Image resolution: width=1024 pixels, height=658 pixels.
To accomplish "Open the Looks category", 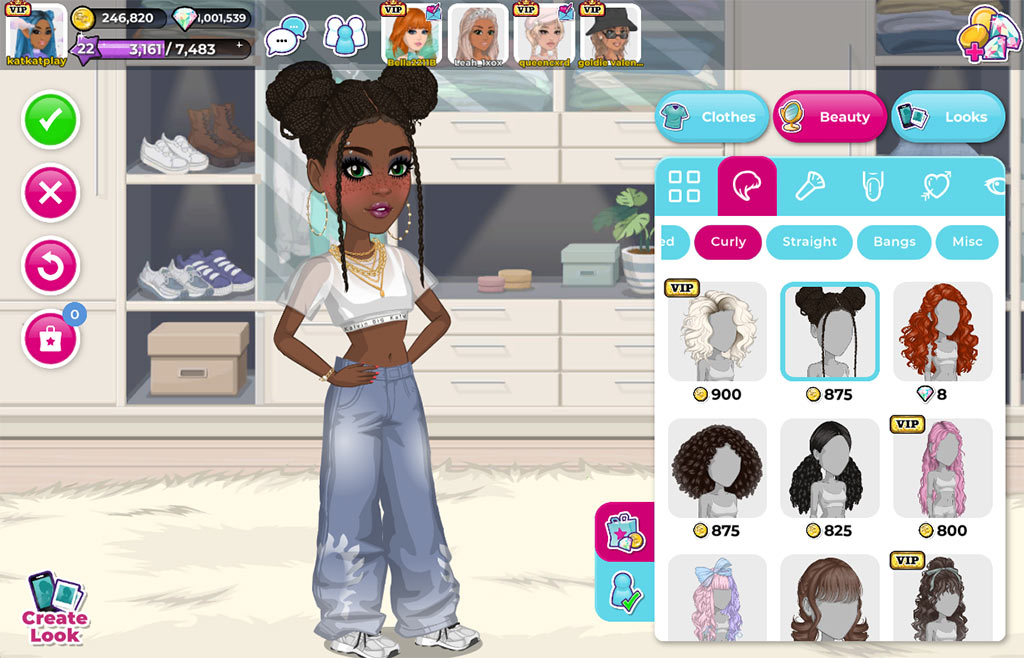I will [x=948, y=117].
